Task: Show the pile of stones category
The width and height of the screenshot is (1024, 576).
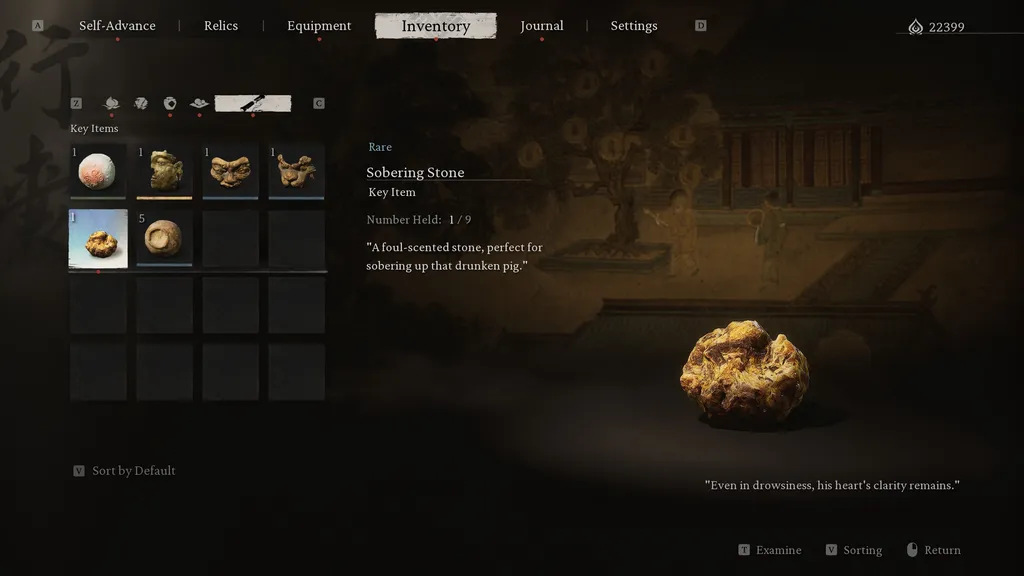Action: click(x=199, y=103)
